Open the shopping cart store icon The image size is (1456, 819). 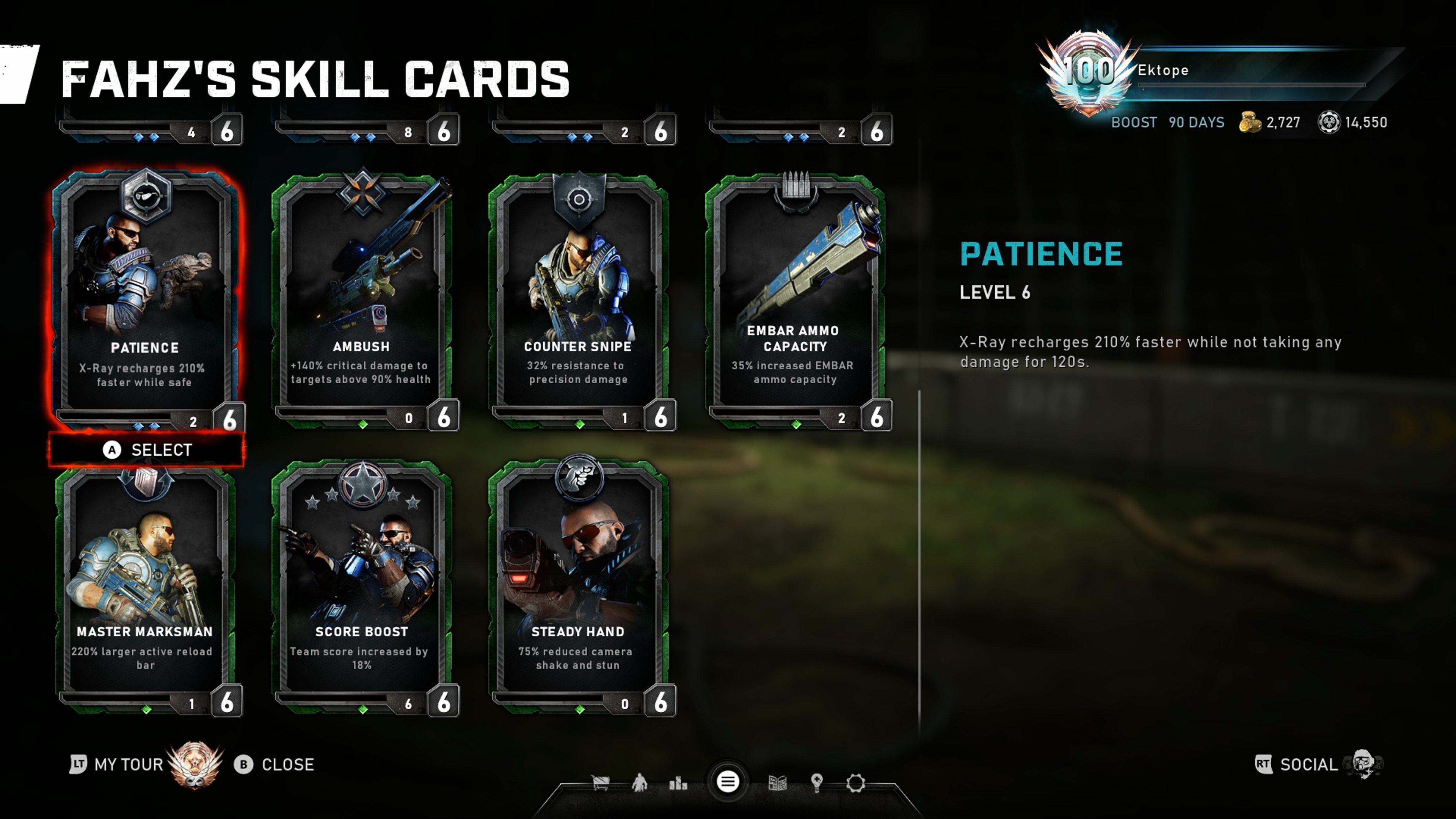click(600, 783)
